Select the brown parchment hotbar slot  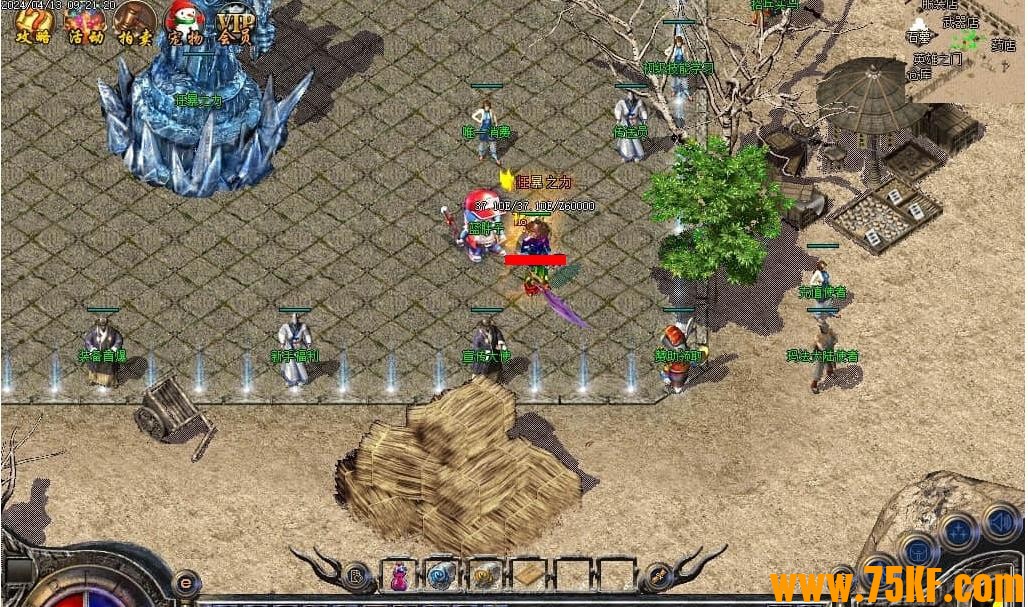529,576
